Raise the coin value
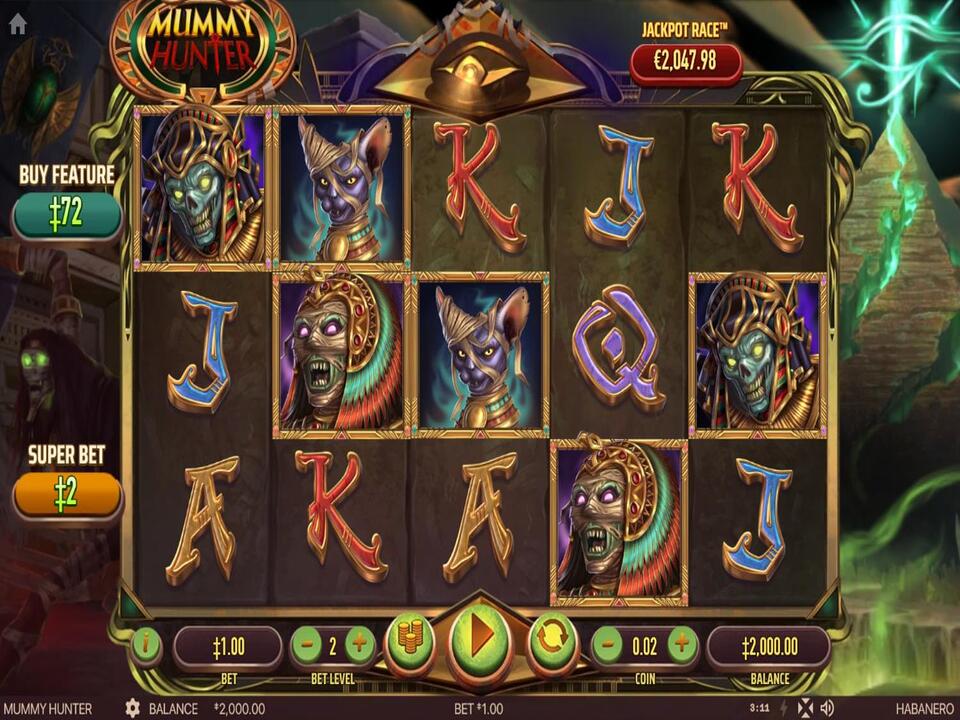Image resolution: width=960 pixels, height=720 pixels. [681, 646]
